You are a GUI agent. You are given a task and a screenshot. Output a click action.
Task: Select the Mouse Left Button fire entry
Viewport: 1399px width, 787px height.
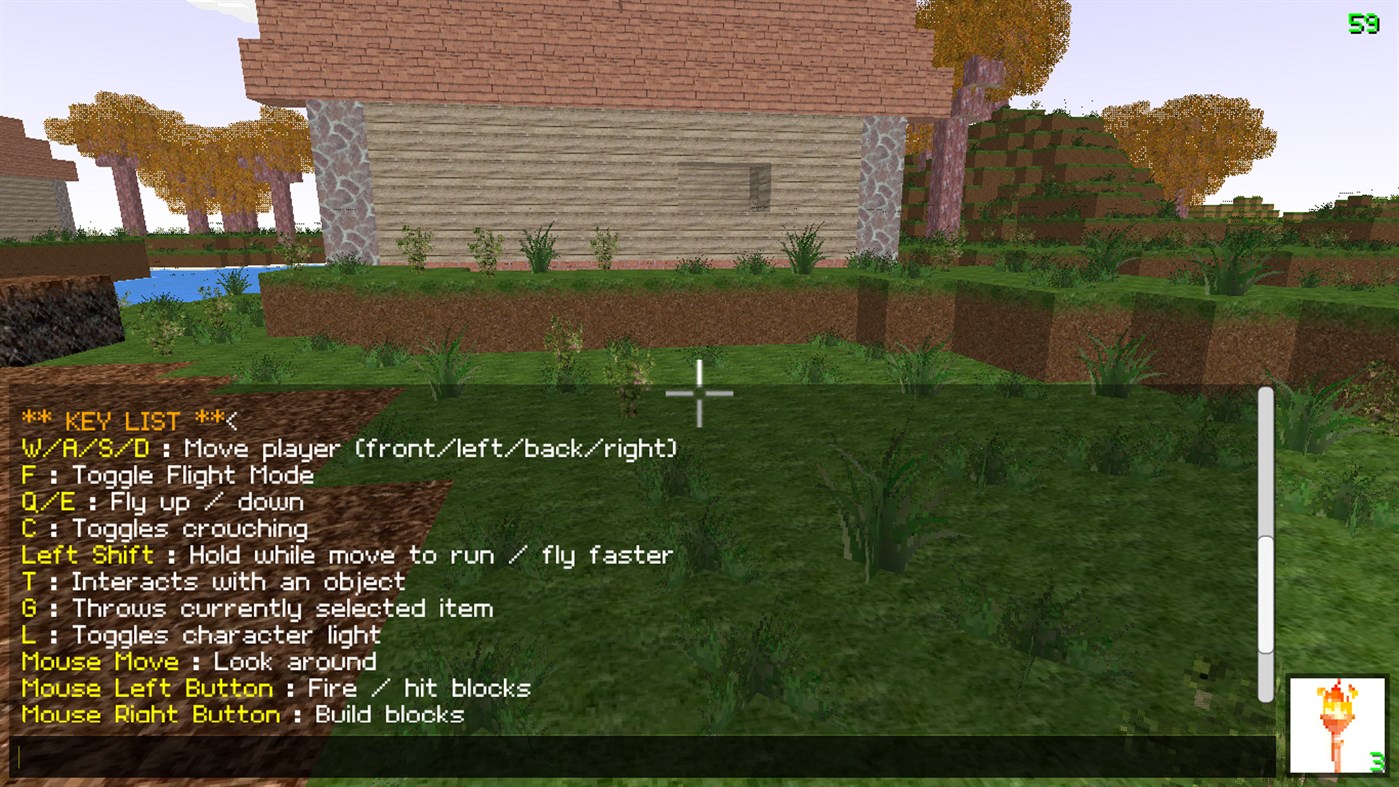pos(276,688)
